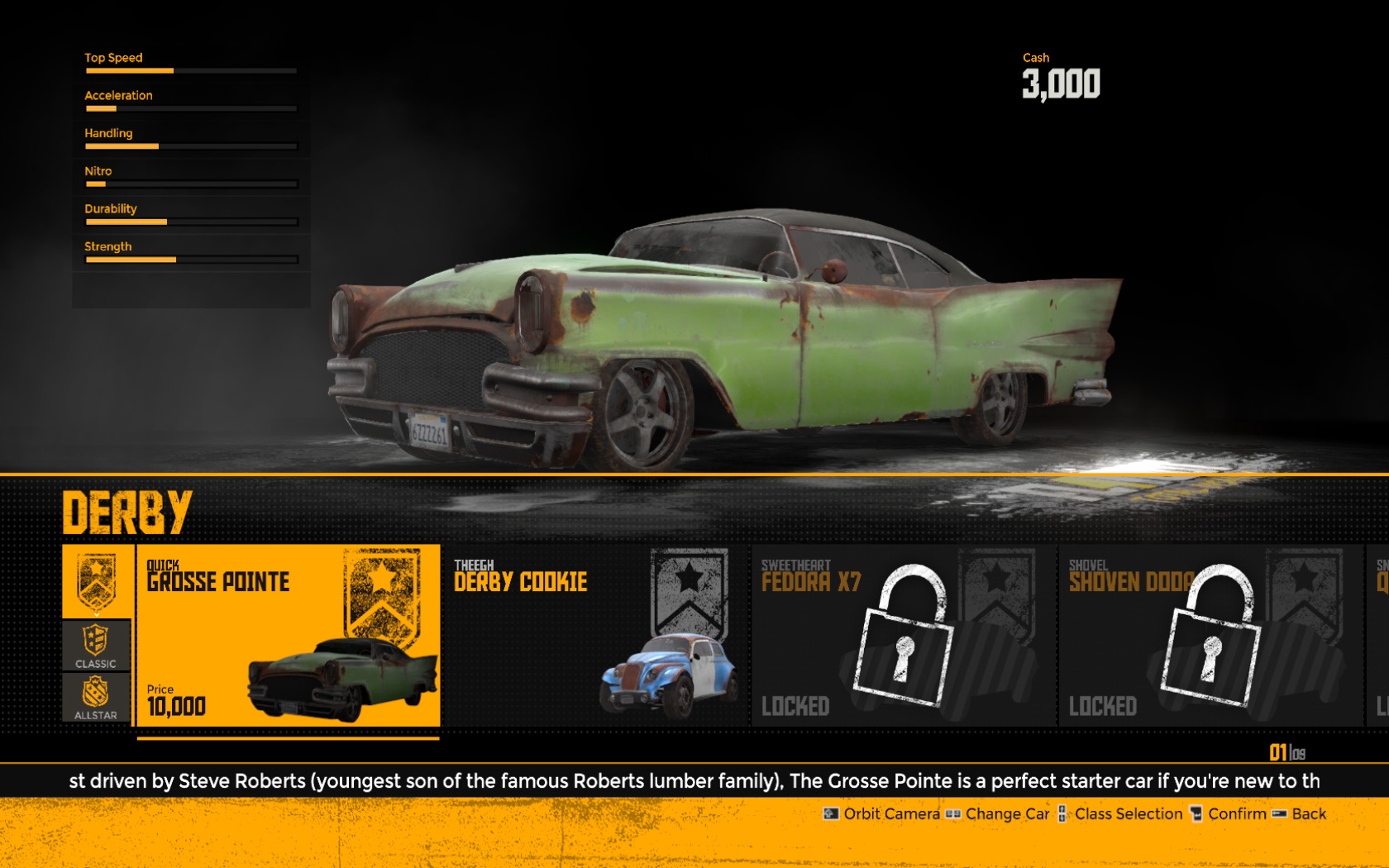The height and width of the screenshot is (868, 1389).
Task: Select the locked Sweetheart Fedora X7 card
Action: point(903,635)
